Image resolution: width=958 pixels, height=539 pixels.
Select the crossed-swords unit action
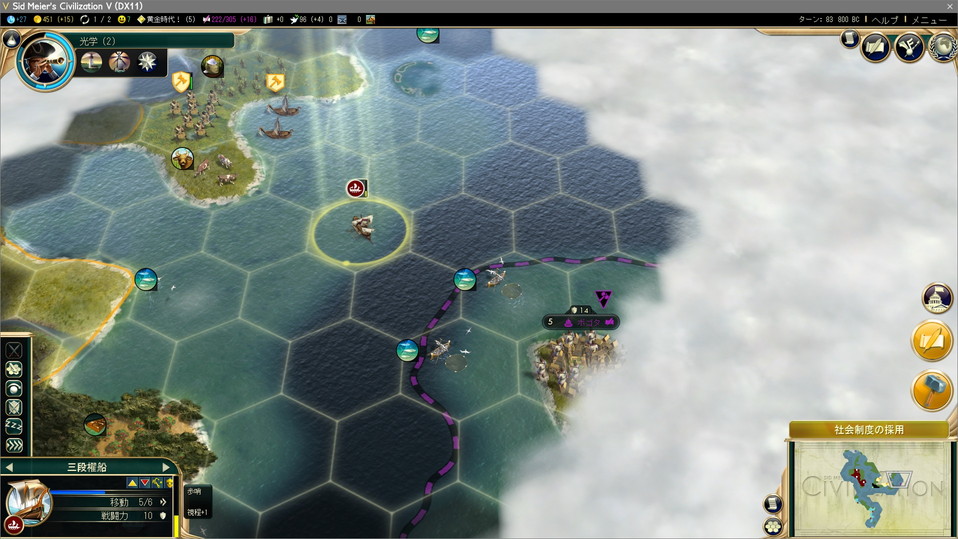[14, 351]
